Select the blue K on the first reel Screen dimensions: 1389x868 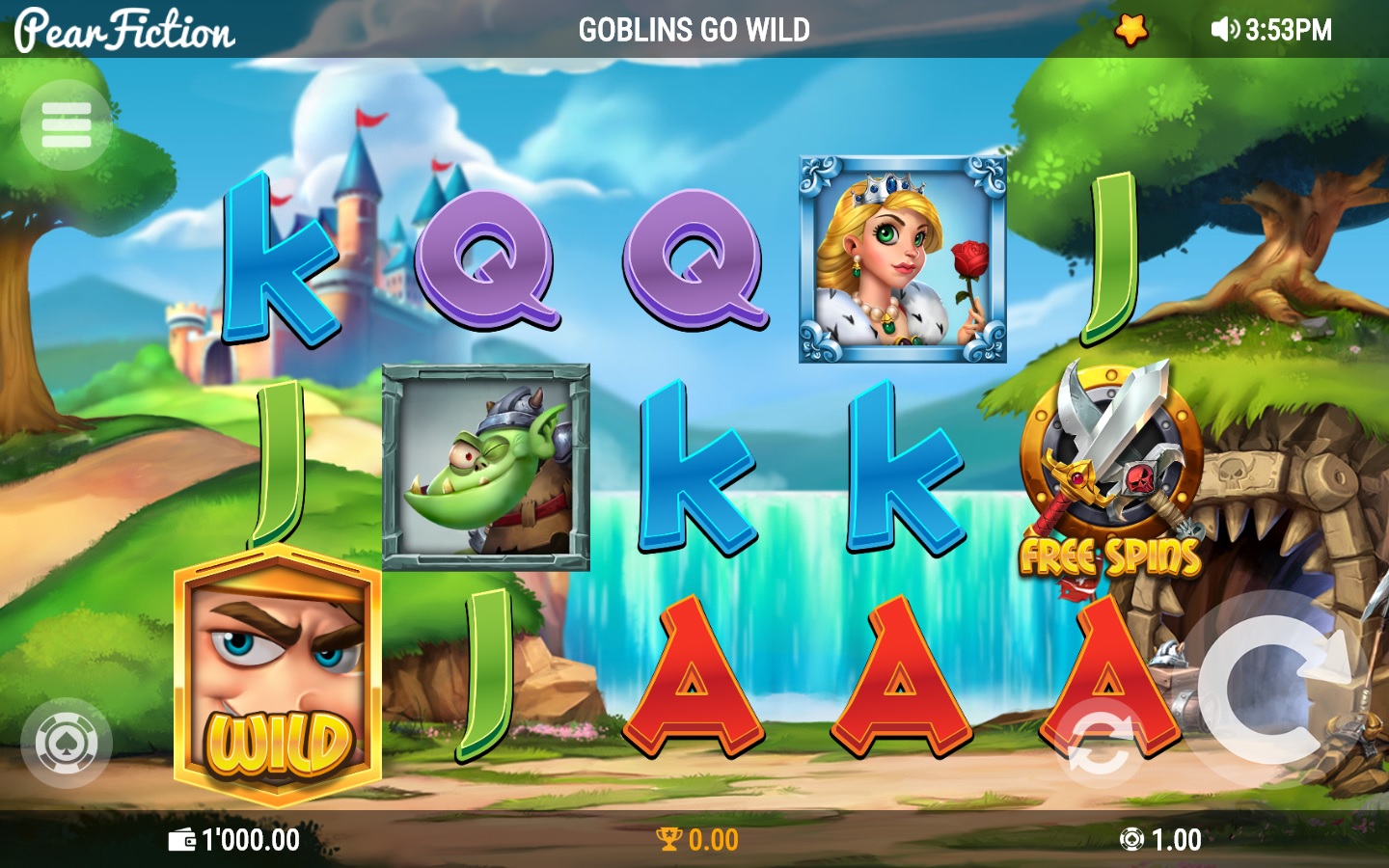click(x=278, y=256)
